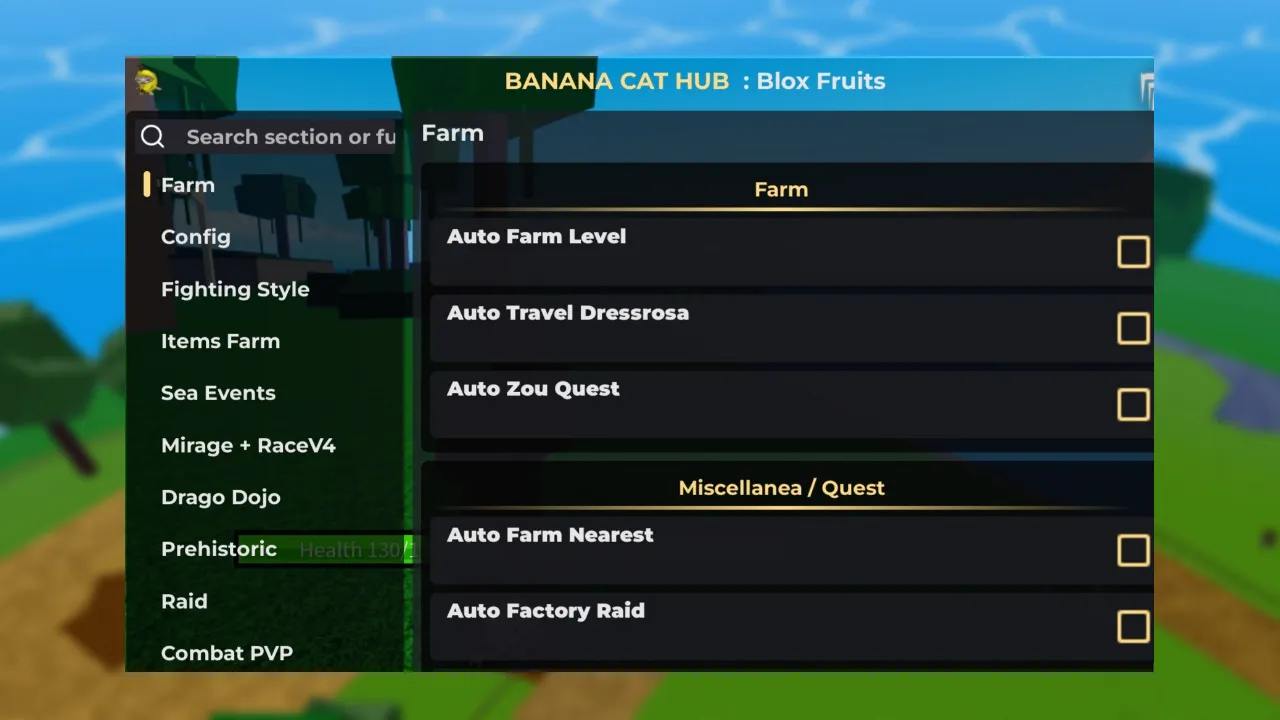The width and height of the screenshot is (1280, 720).
Task: Open the Config section
Action: [195, 237]
